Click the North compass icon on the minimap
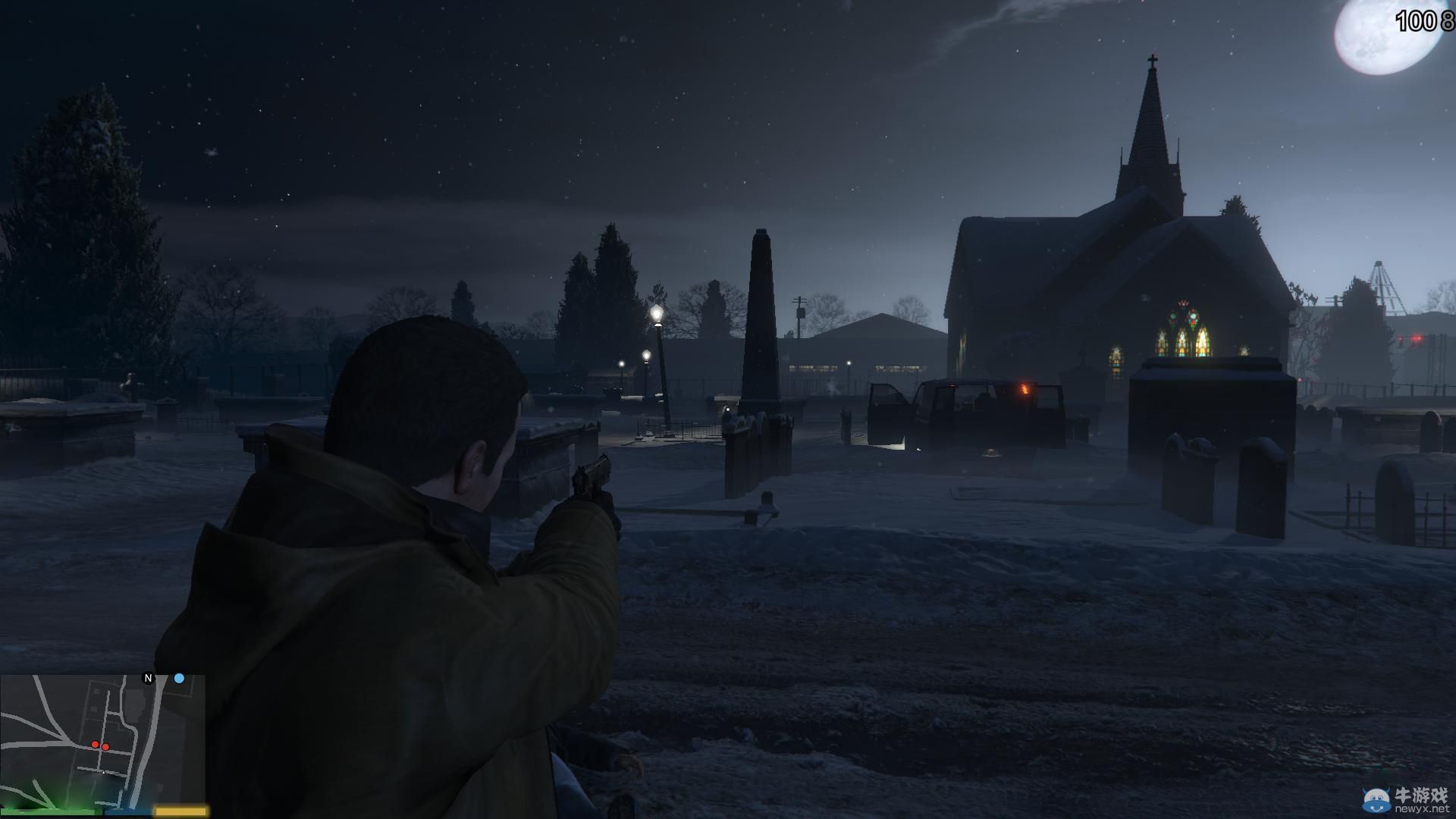The height and width of the screenshot is (819, 1456). (147, 677)
